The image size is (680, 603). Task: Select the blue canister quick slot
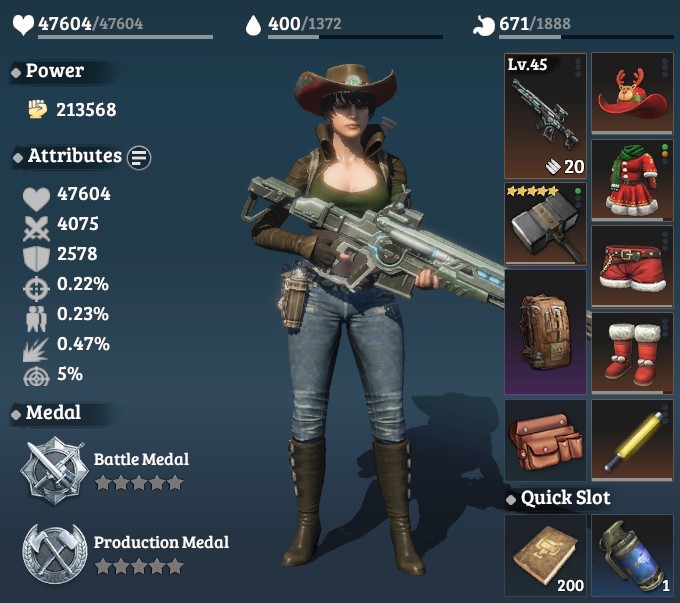tap(632, 555)
